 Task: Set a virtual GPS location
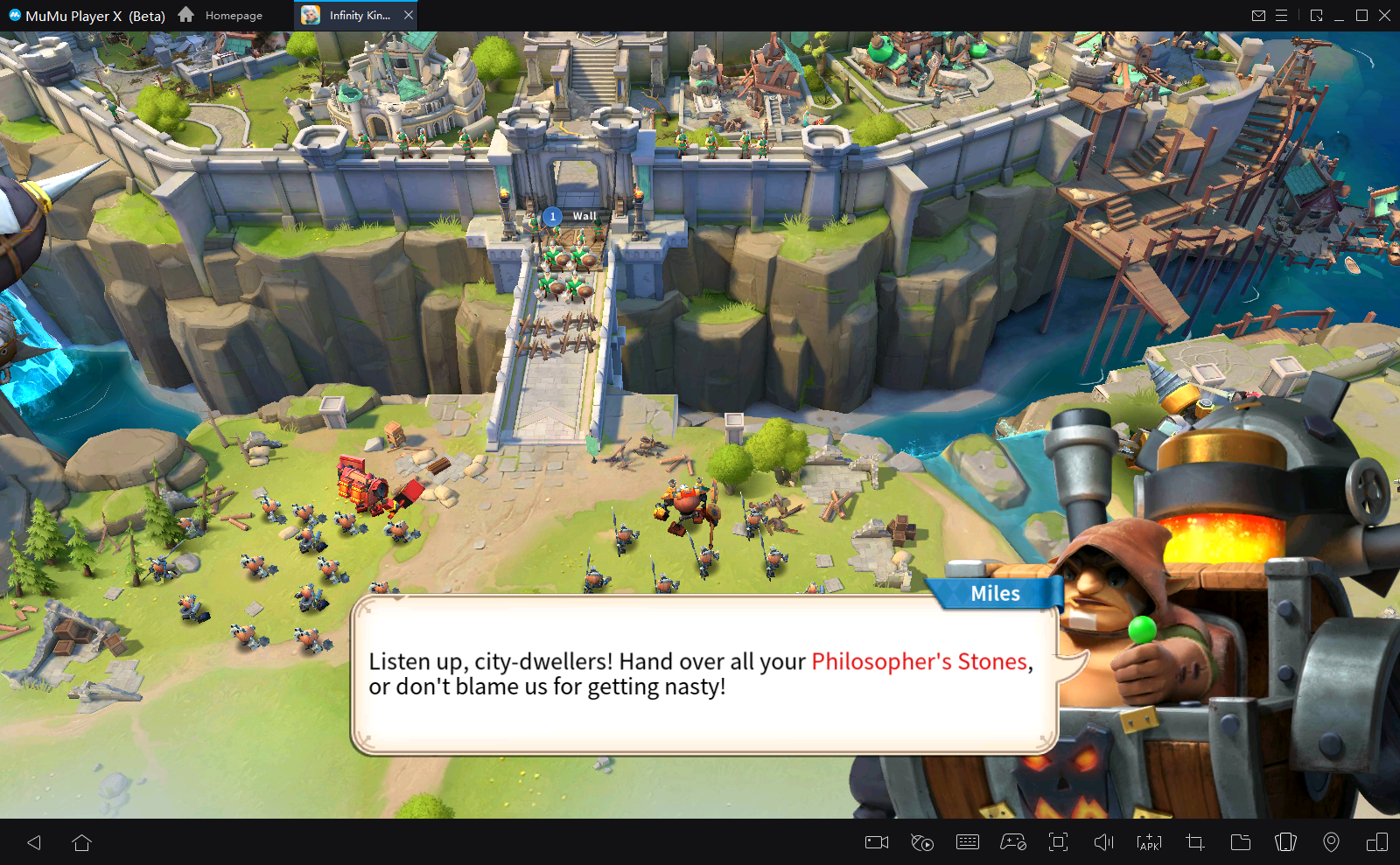coord(1332,842)
